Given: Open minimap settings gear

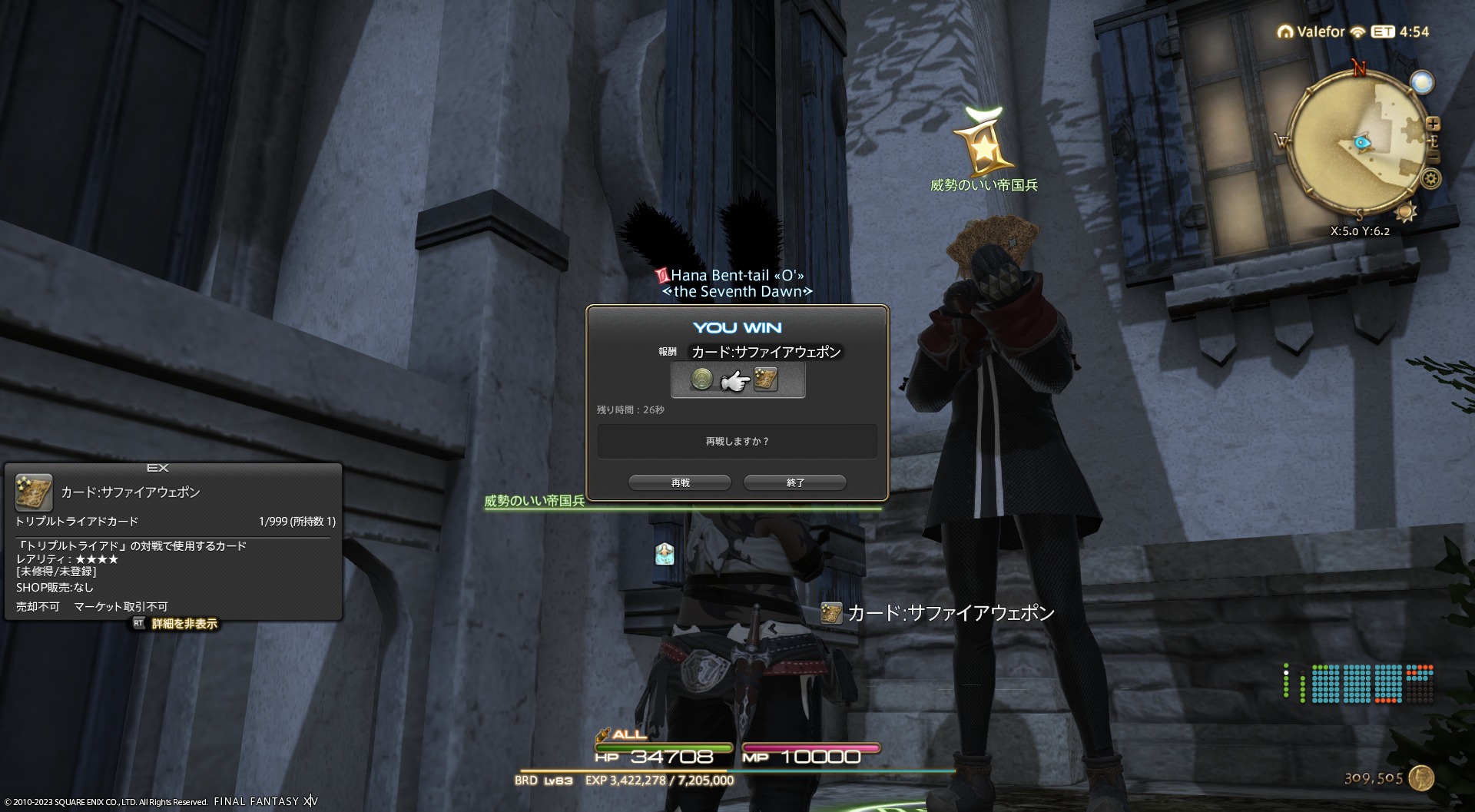Looking at the screenshot, I should click(x=1430, y=179).
